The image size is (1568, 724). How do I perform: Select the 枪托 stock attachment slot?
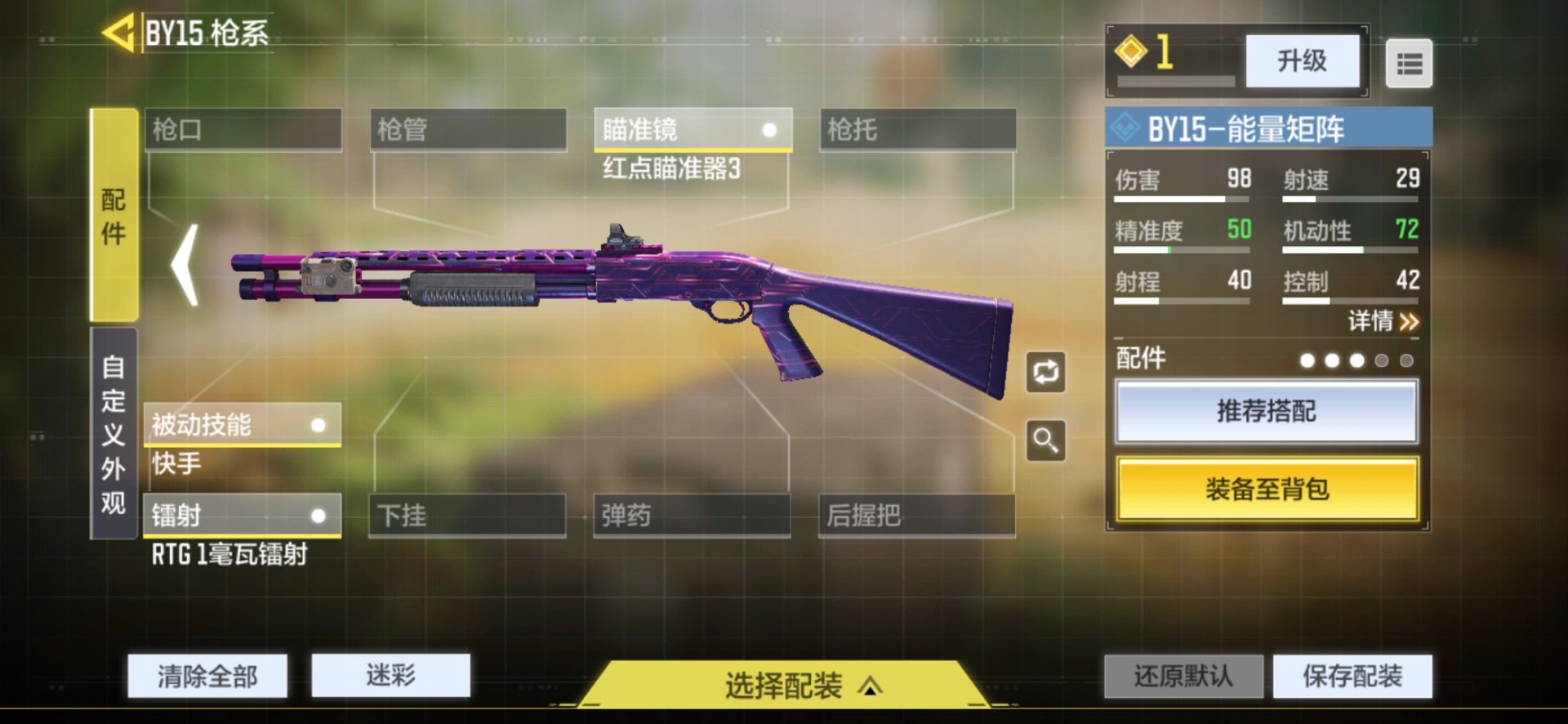917,130
